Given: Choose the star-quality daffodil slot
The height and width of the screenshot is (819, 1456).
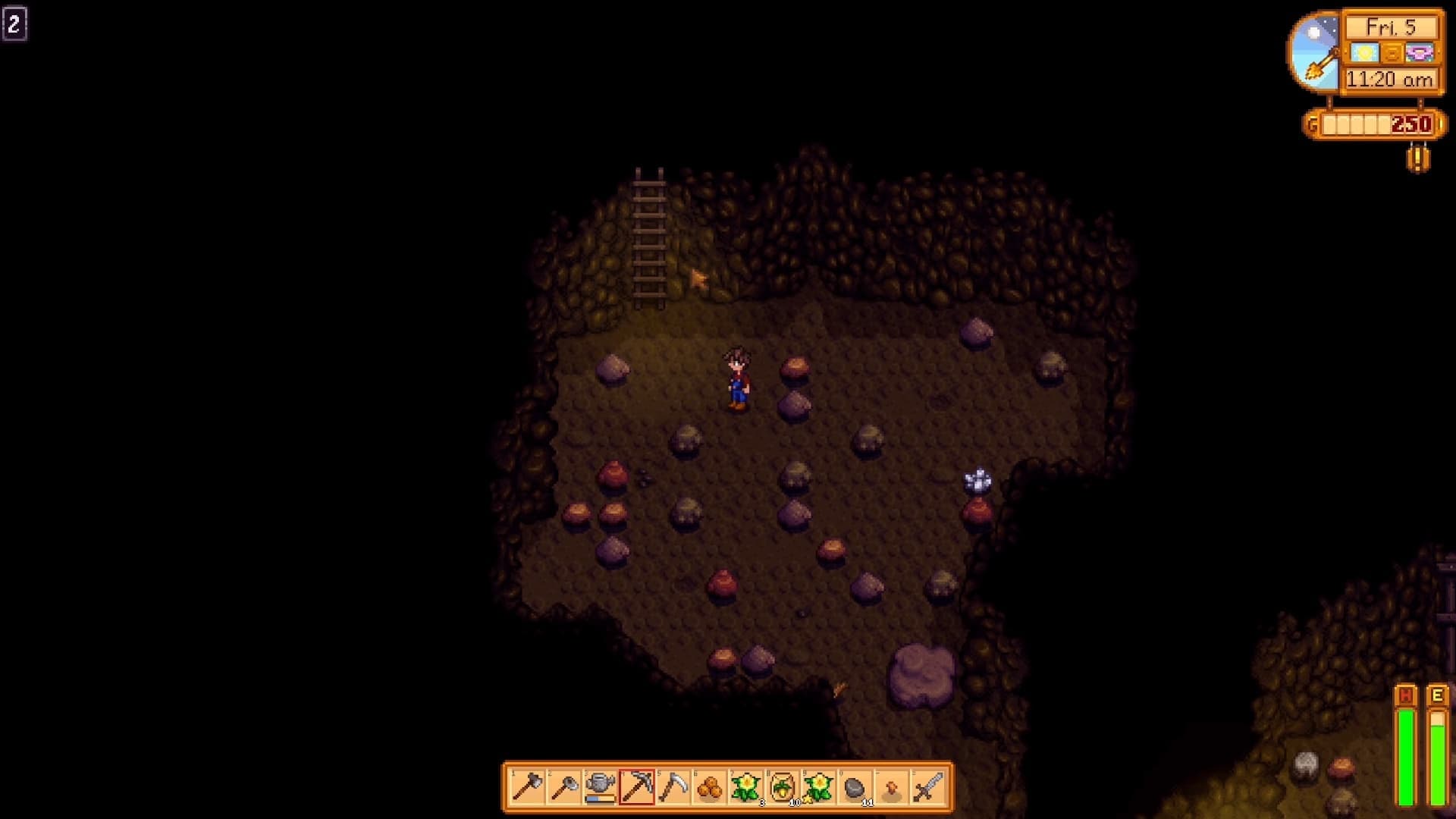Looking at the screenshot, I should pos(818,787).
